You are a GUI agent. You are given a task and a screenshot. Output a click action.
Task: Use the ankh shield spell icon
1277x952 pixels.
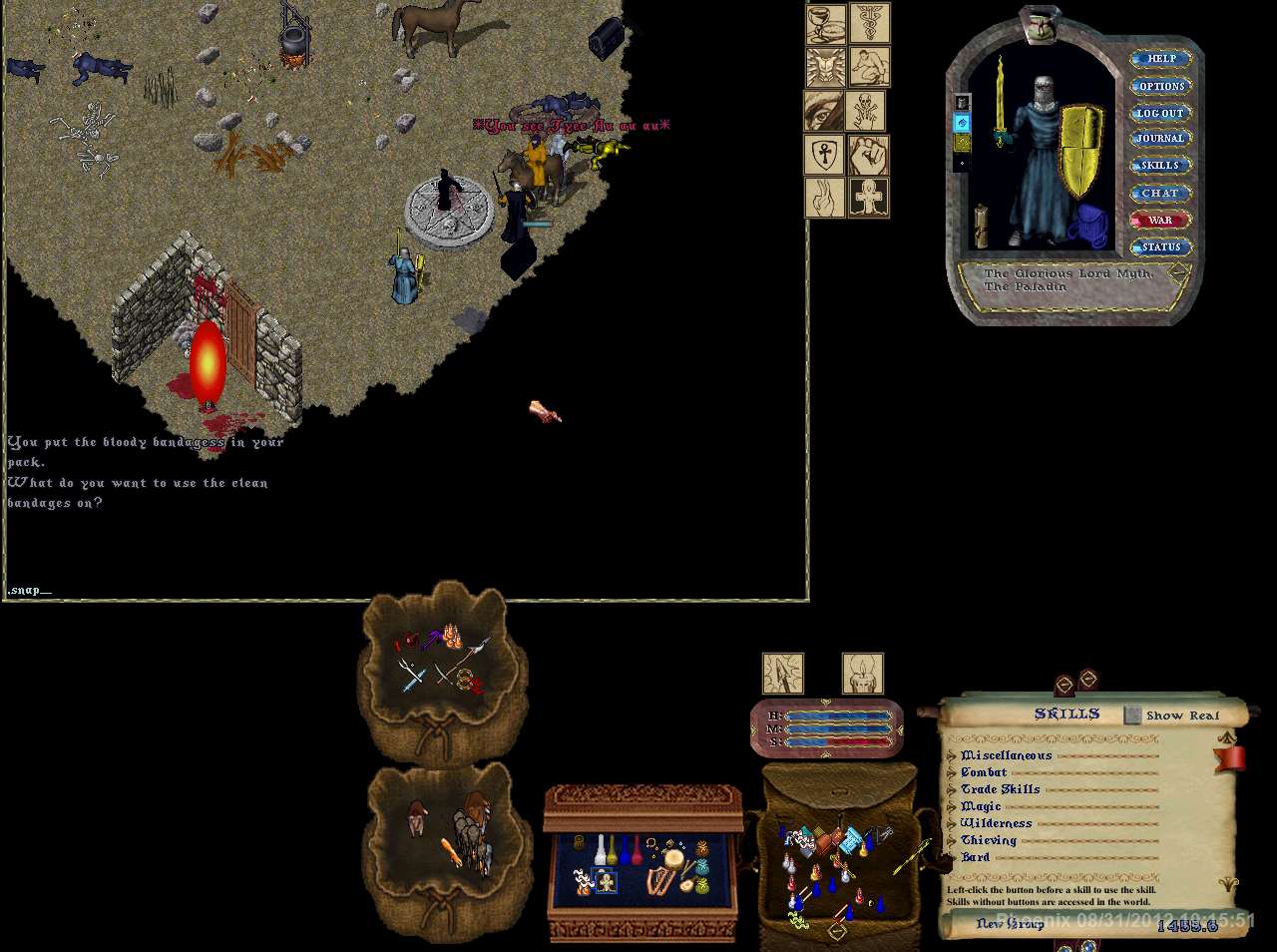pos(824,155)
